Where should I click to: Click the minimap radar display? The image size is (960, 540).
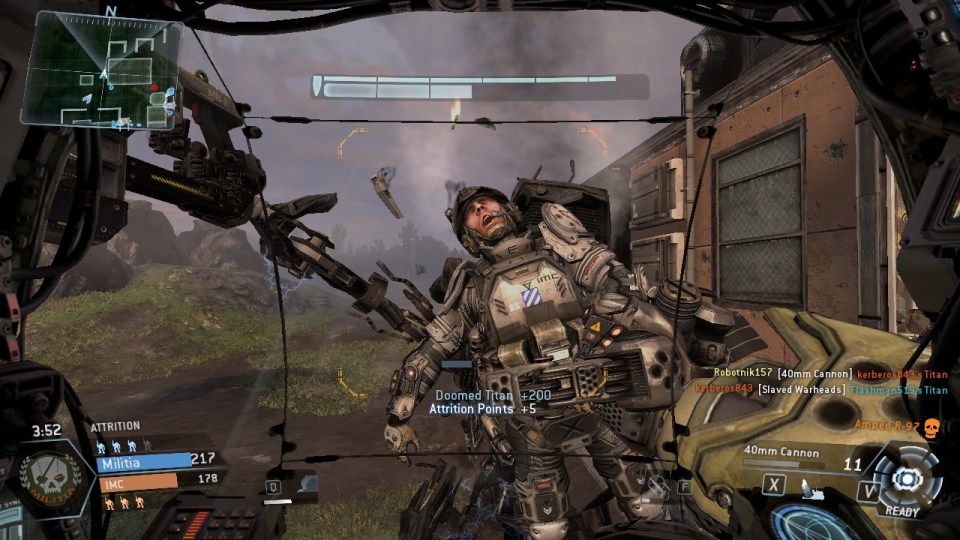tap(100, 72)
